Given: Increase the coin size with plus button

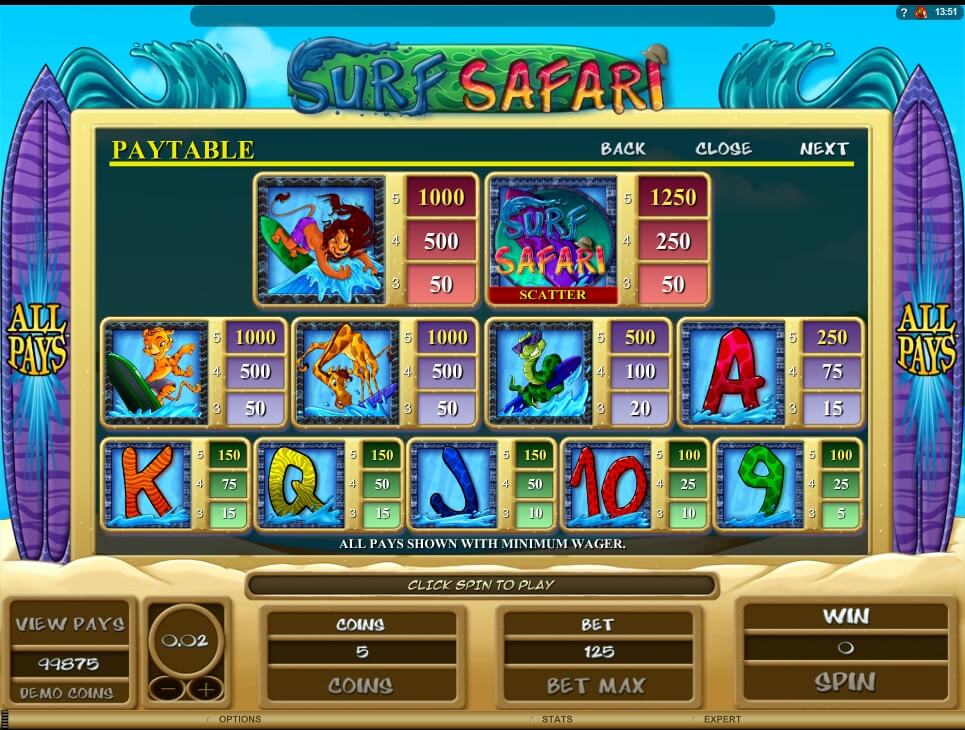Looking at the screenshot, I should (204, 688).
